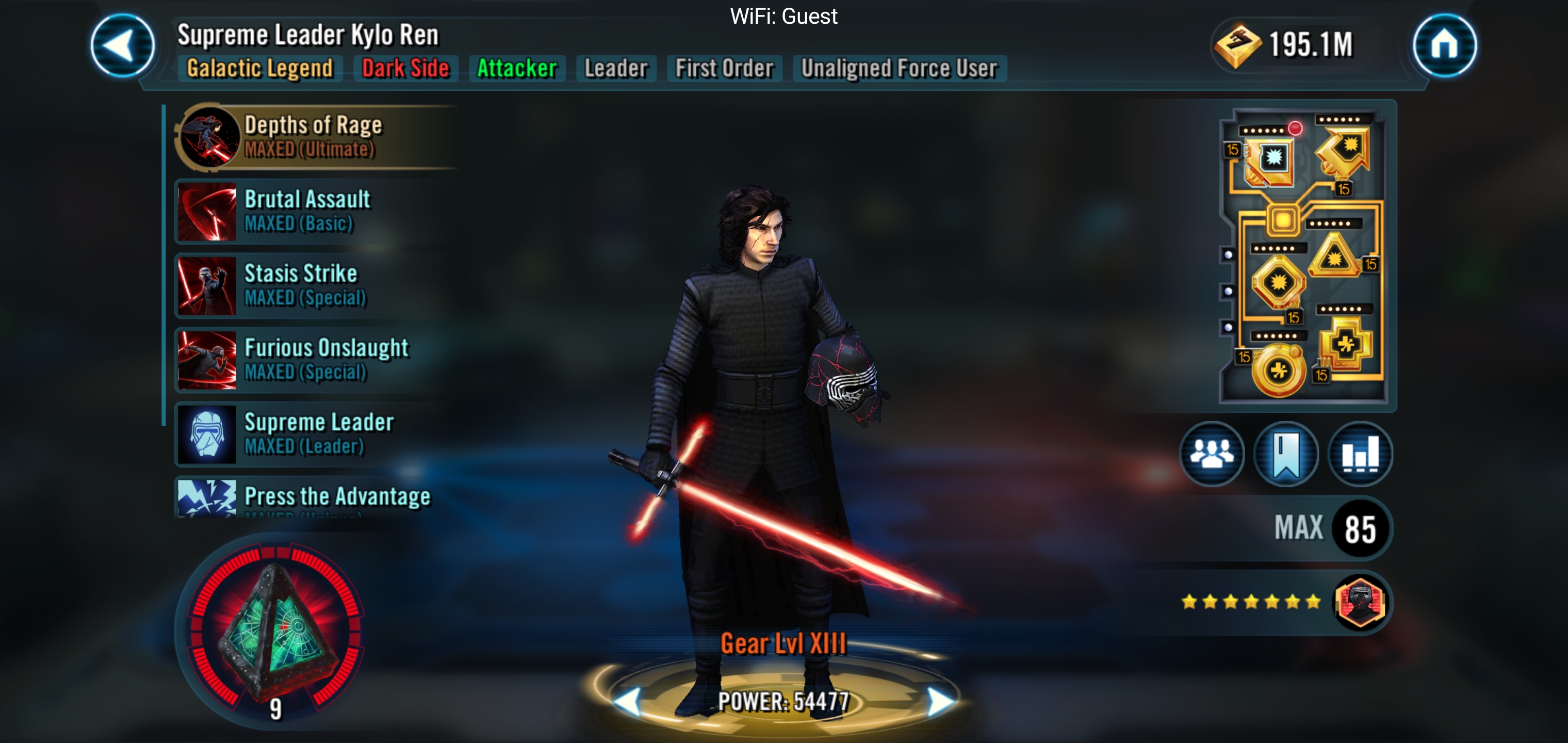Click the bookmark icon button

(1285, 454)
